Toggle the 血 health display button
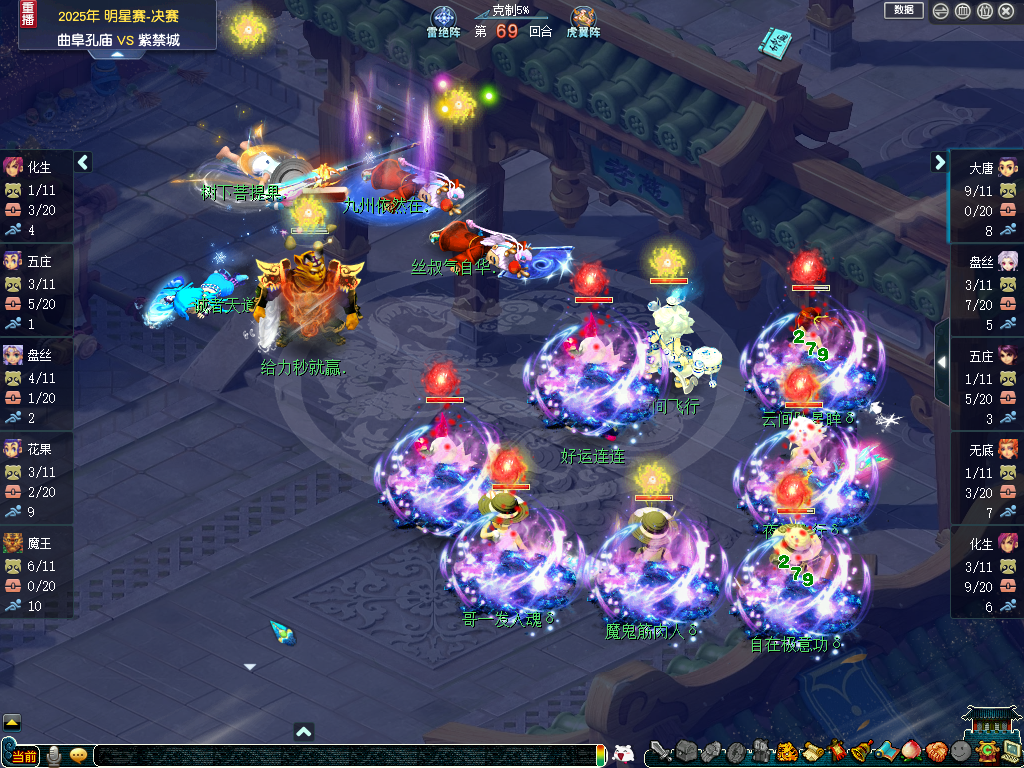 tap(962, 11)
